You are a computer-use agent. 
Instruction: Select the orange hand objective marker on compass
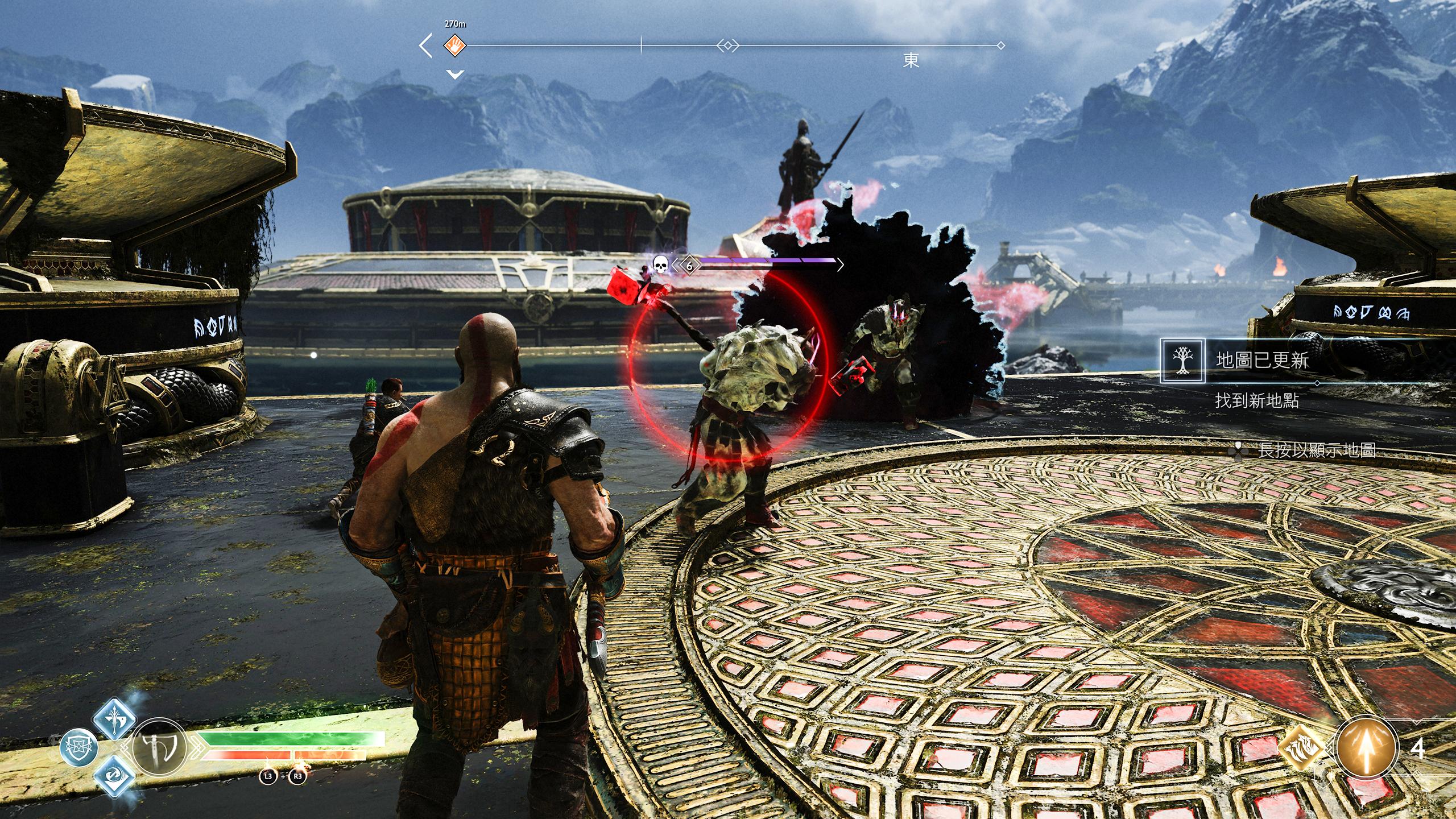click(x=455, y=45)
